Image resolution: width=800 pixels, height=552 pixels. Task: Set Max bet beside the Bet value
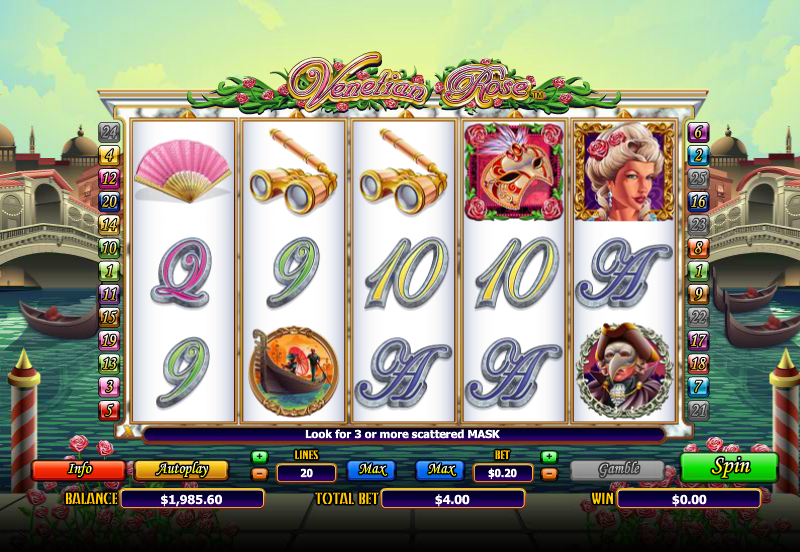click(x=441, y=469)
